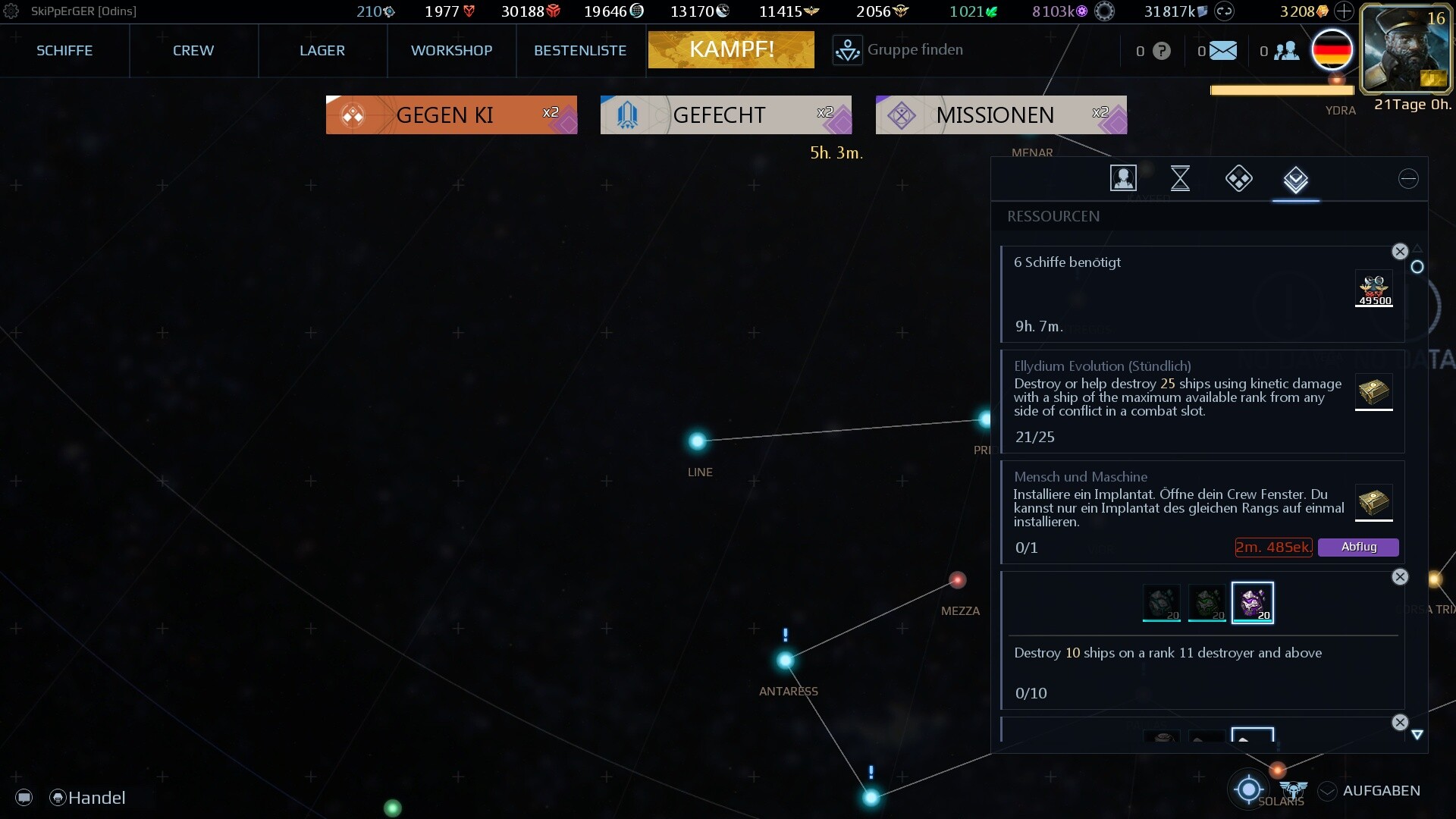Open the Handel trade chat
The image size is (1456, 819).
[x=88, y=798]
